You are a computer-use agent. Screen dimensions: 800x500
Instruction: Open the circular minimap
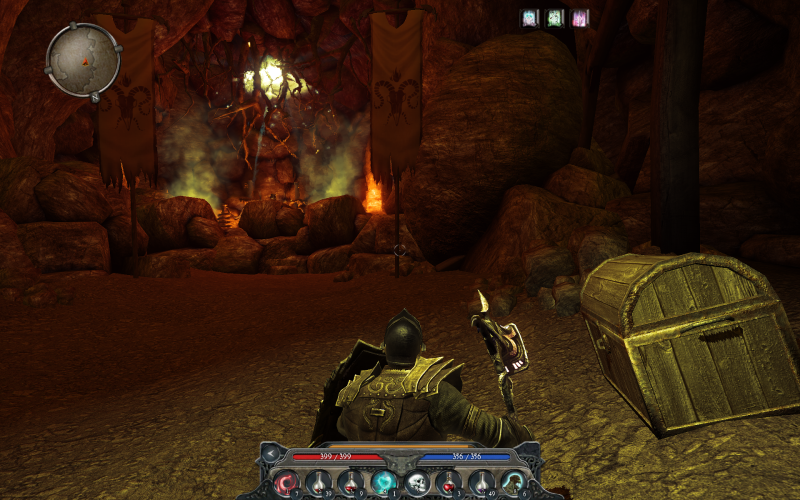(83, 60)
